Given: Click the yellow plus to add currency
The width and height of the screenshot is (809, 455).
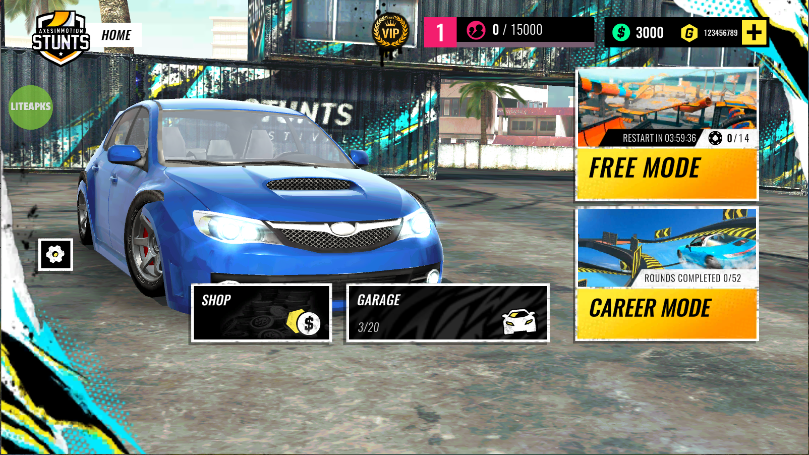Looking at the screenshot, I should 754,32.
